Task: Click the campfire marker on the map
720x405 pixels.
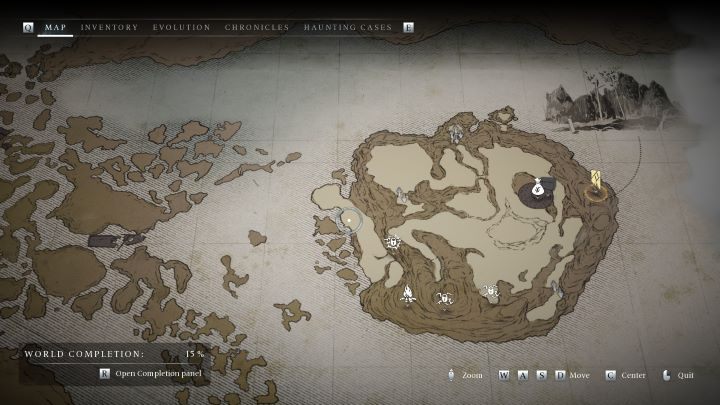Action: 408,293
